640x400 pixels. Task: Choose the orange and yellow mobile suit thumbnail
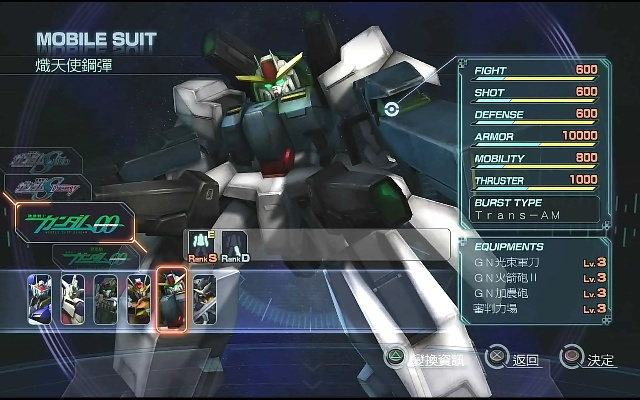[139, 299]
